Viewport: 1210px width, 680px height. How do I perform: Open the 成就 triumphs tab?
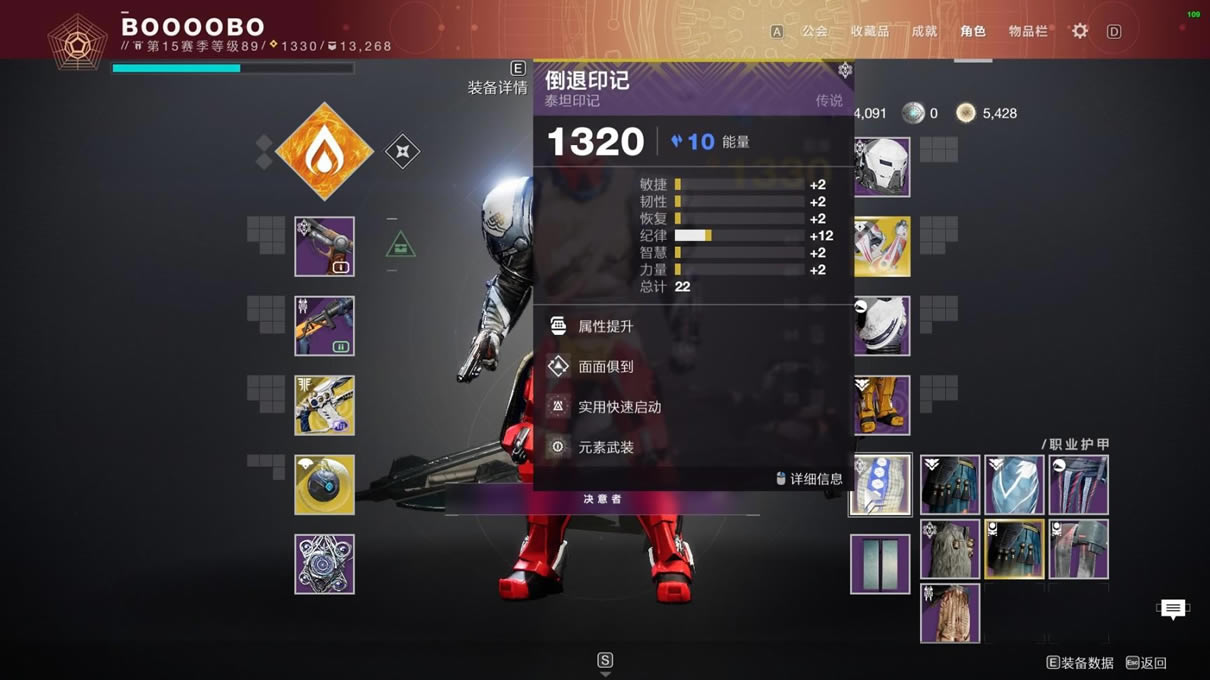924,32
